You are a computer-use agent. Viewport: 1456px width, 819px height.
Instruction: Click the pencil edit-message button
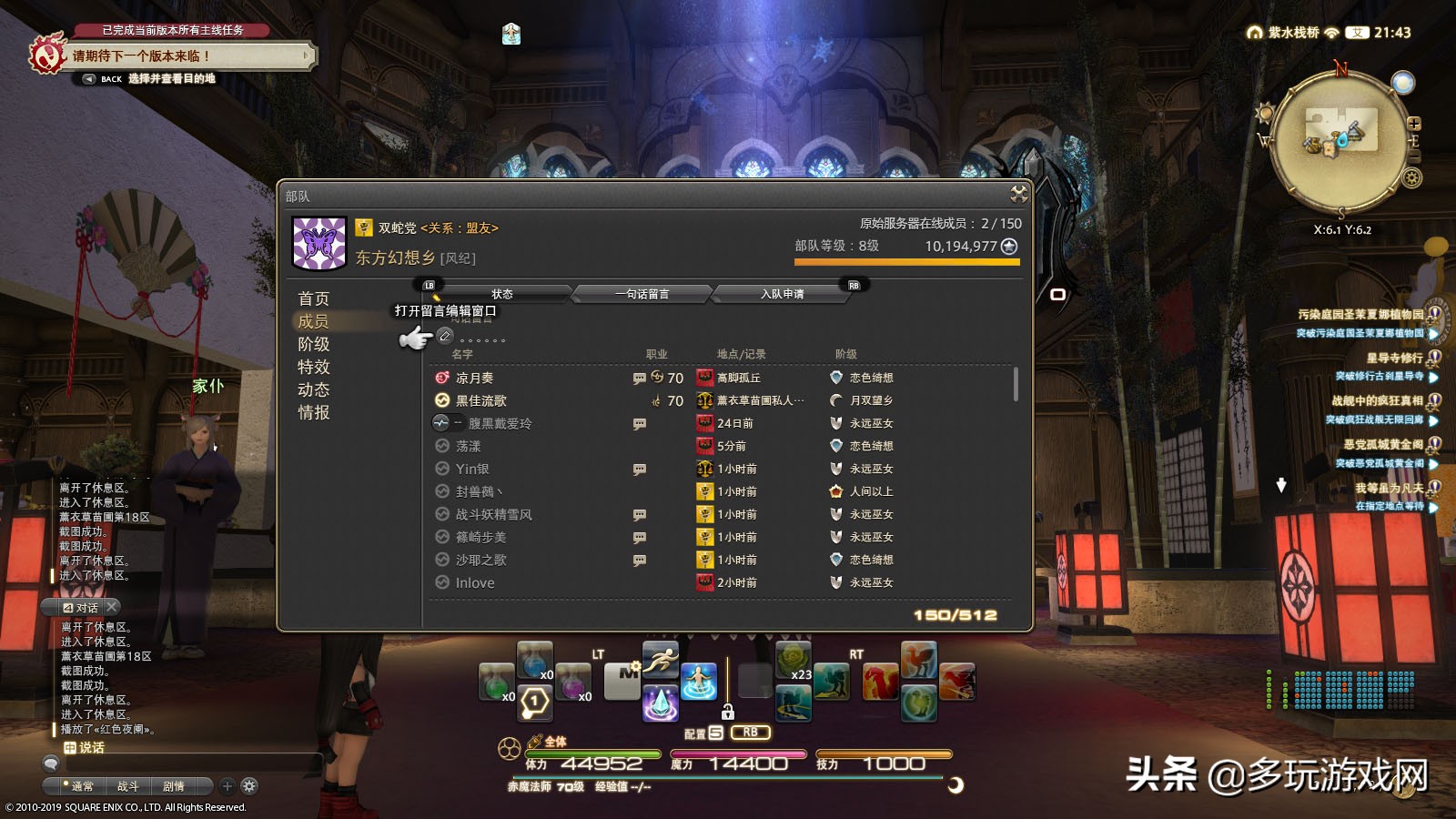pyautogui.click(x=445, y=336)
